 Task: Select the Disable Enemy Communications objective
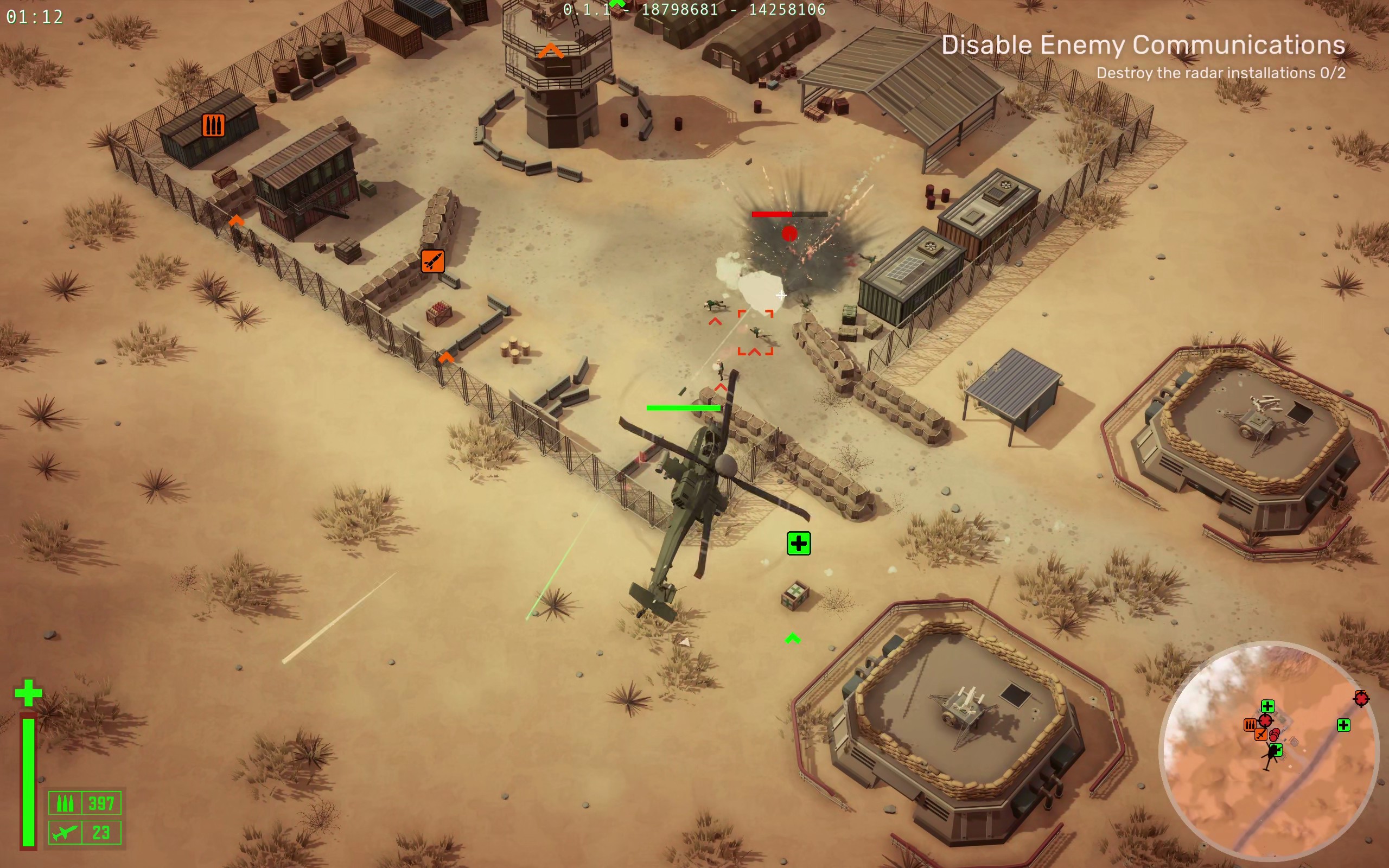click(x=1142, y=46)
